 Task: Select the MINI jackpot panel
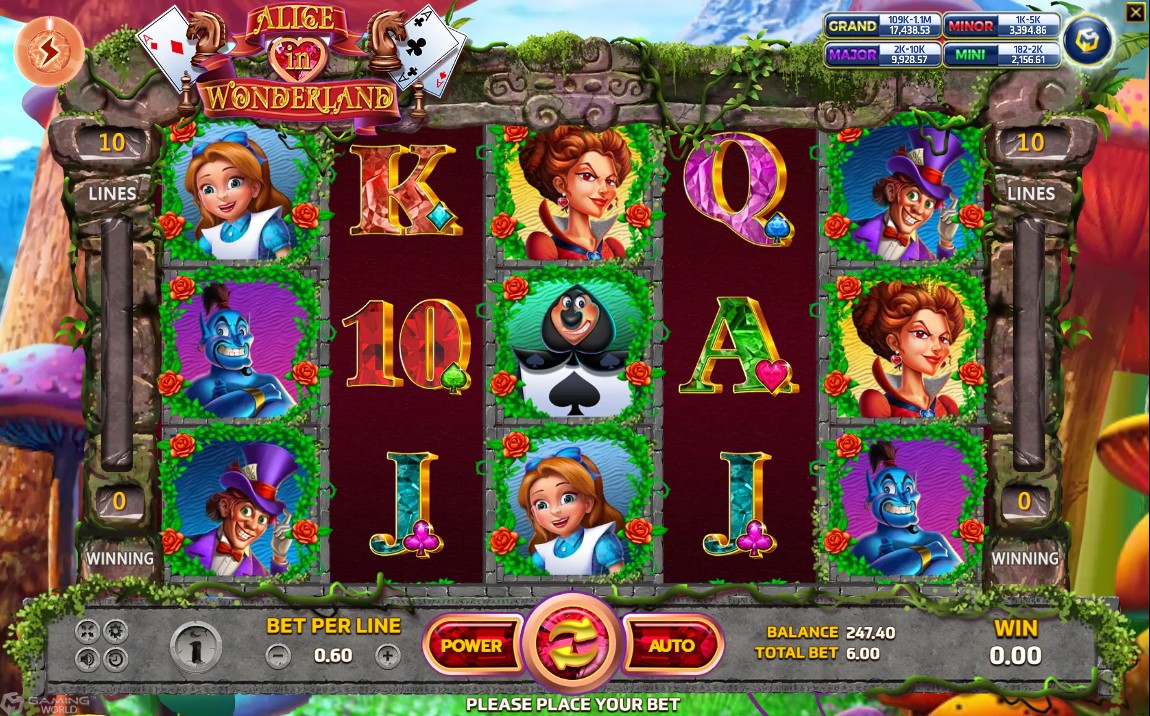pyautogui.click(x=999, y=54)
